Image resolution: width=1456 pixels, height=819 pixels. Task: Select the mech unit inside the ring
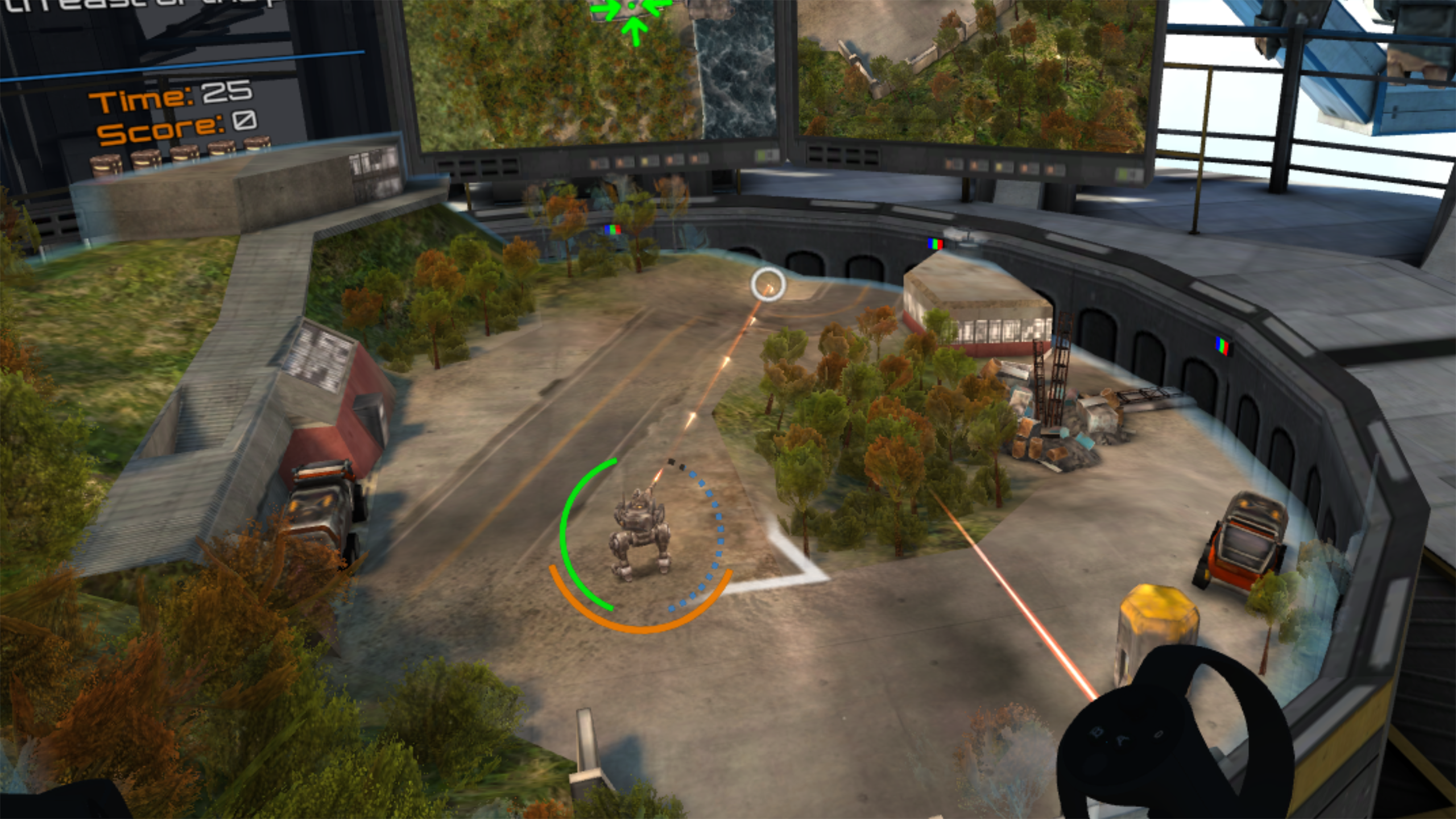click(639, 533)
